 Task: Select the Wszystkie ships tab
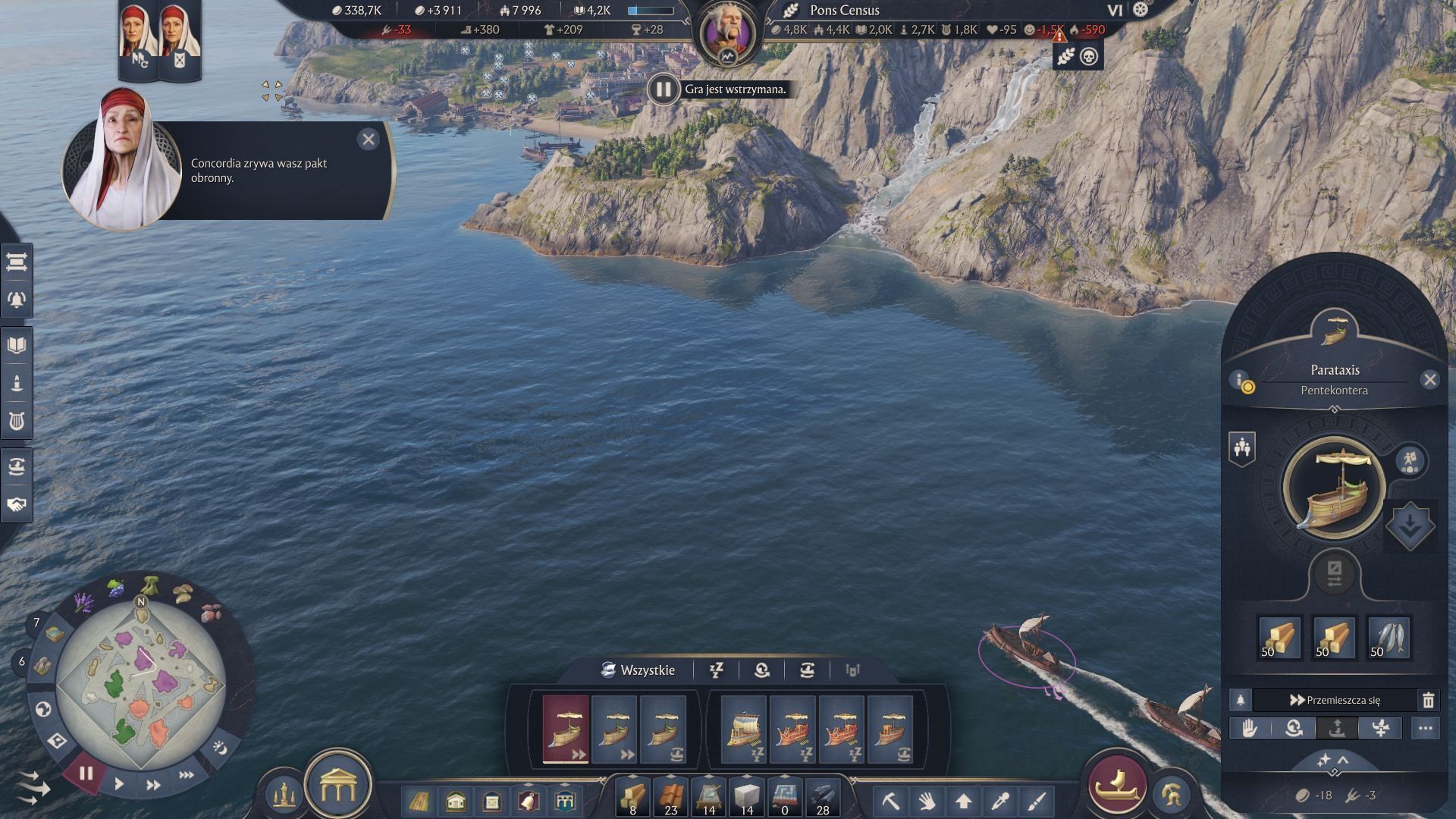click(x=638, y=670)
